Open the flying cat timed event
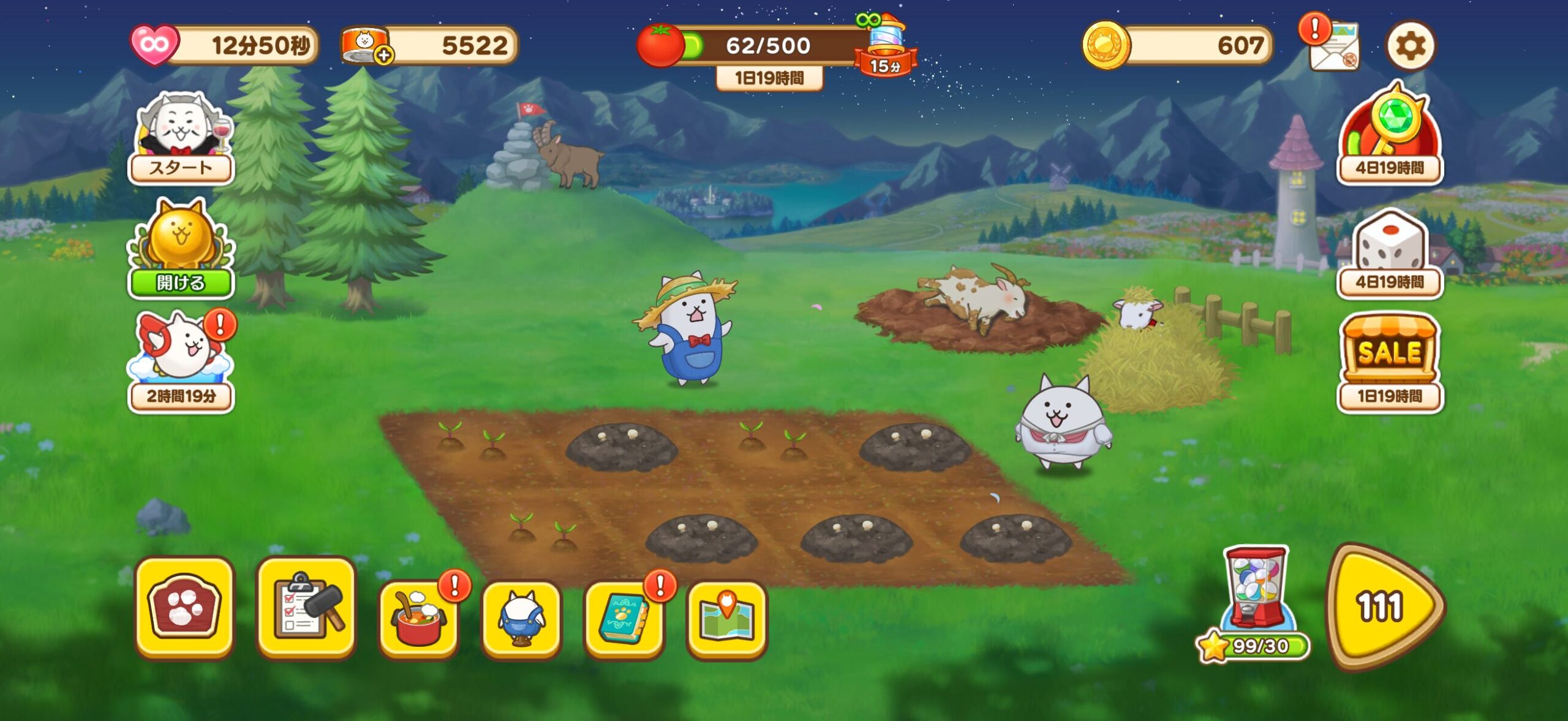This screenshot has height=721, width=1568. click(181, 361)
